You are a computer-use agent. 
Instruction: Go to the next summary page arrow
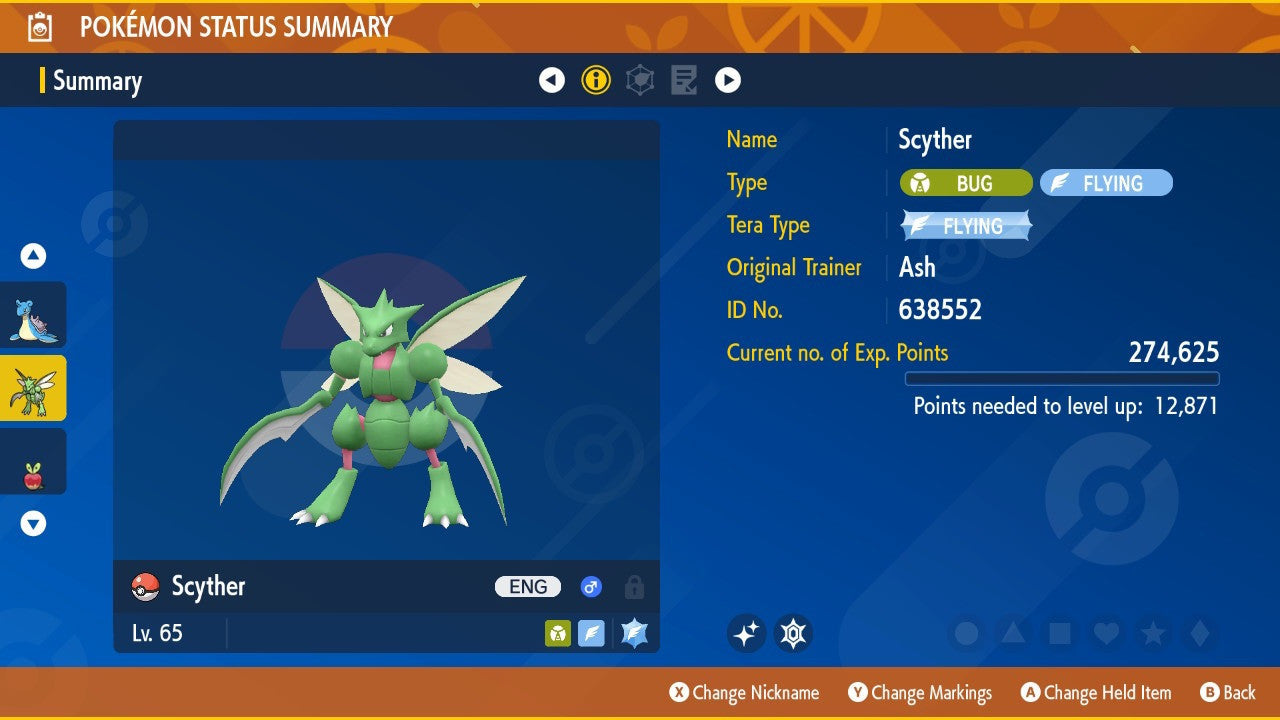point(728,80)
